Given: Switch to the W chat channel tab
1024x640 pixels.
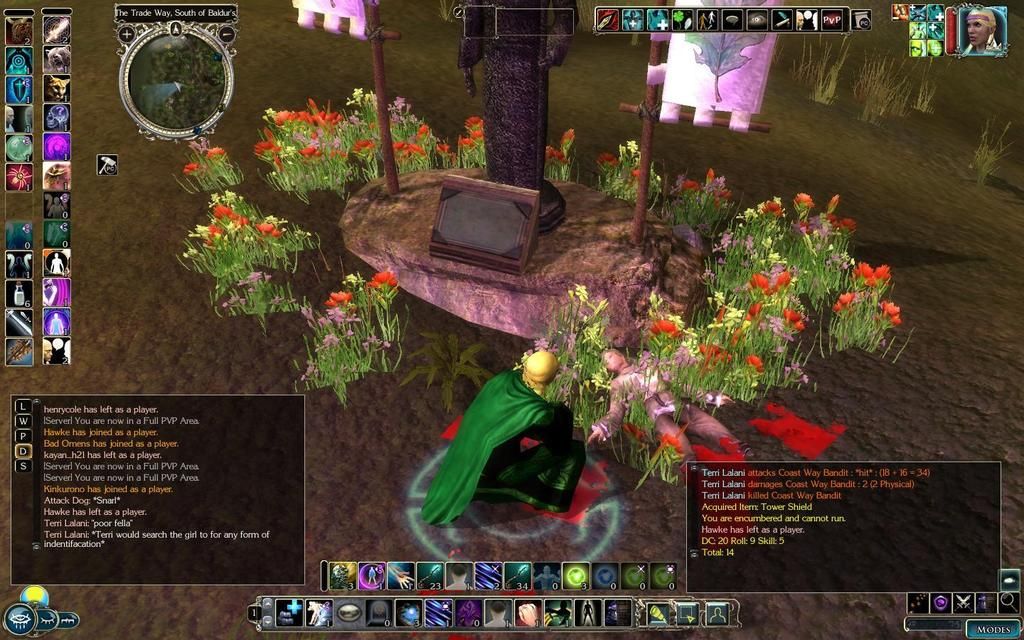Looking at the screenshot, I should click(x=24, y=422).
